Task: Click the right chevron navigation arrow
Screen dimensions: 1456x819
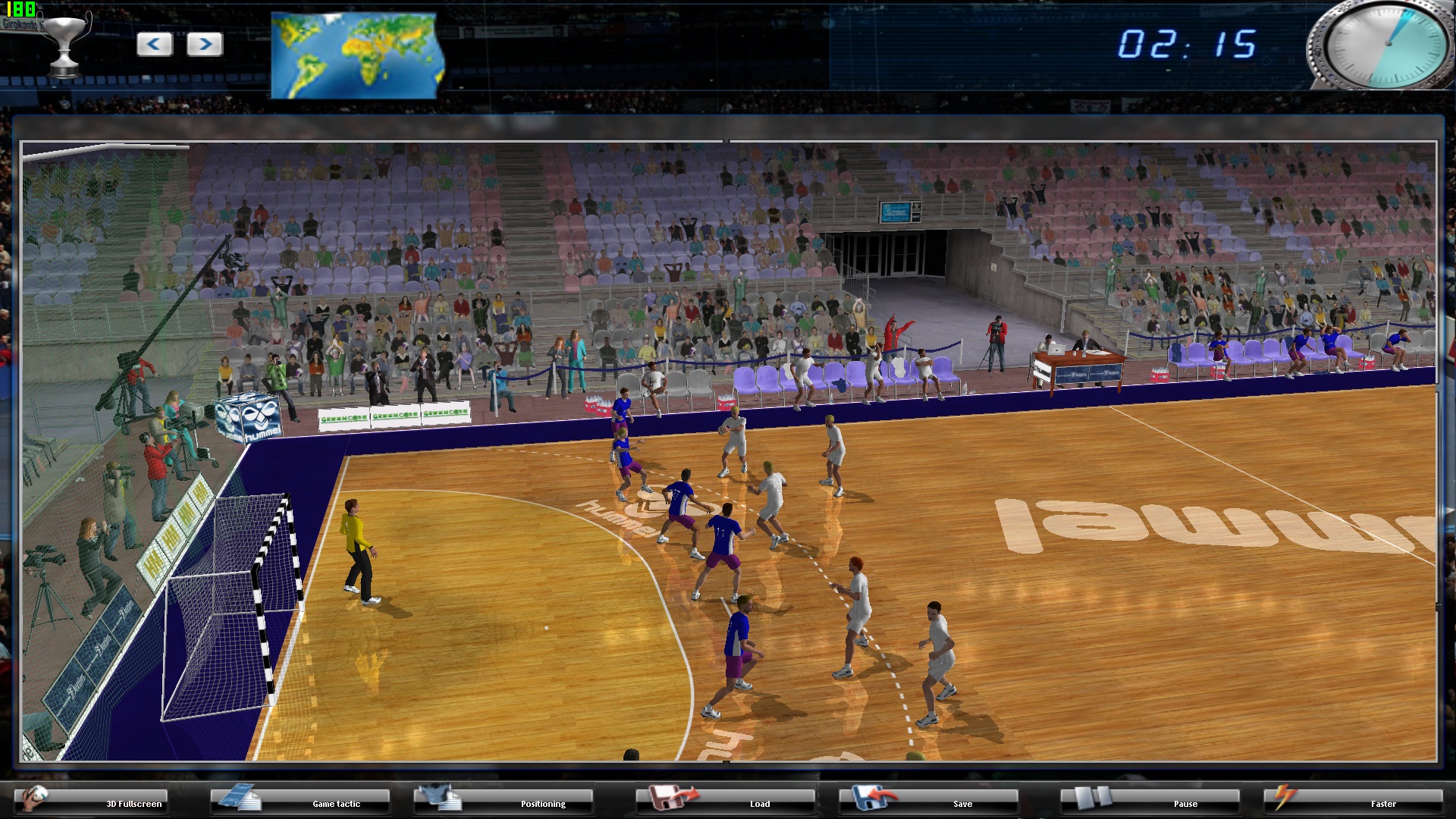Action: [203, 44]
